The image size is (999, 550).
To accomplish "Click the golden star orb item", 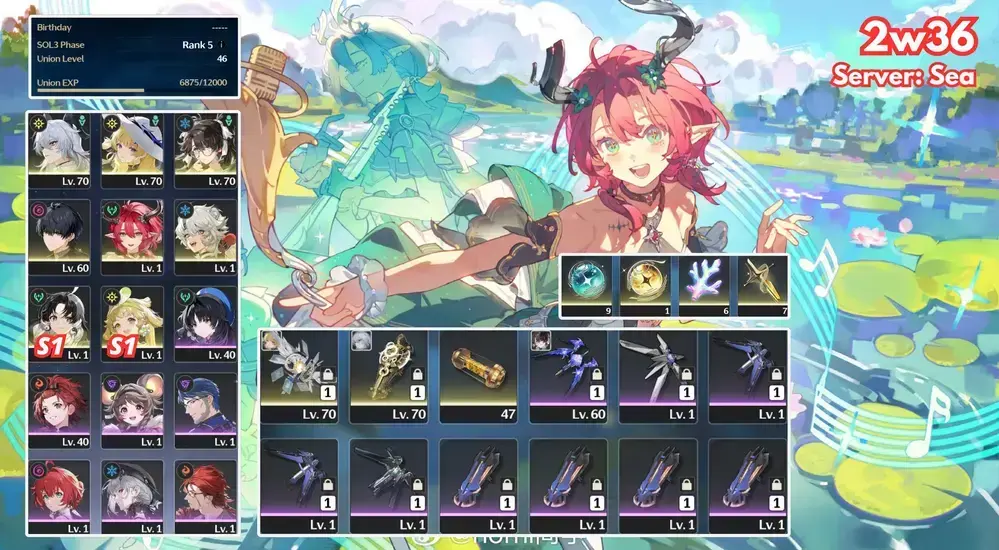I will coord(647,286).
